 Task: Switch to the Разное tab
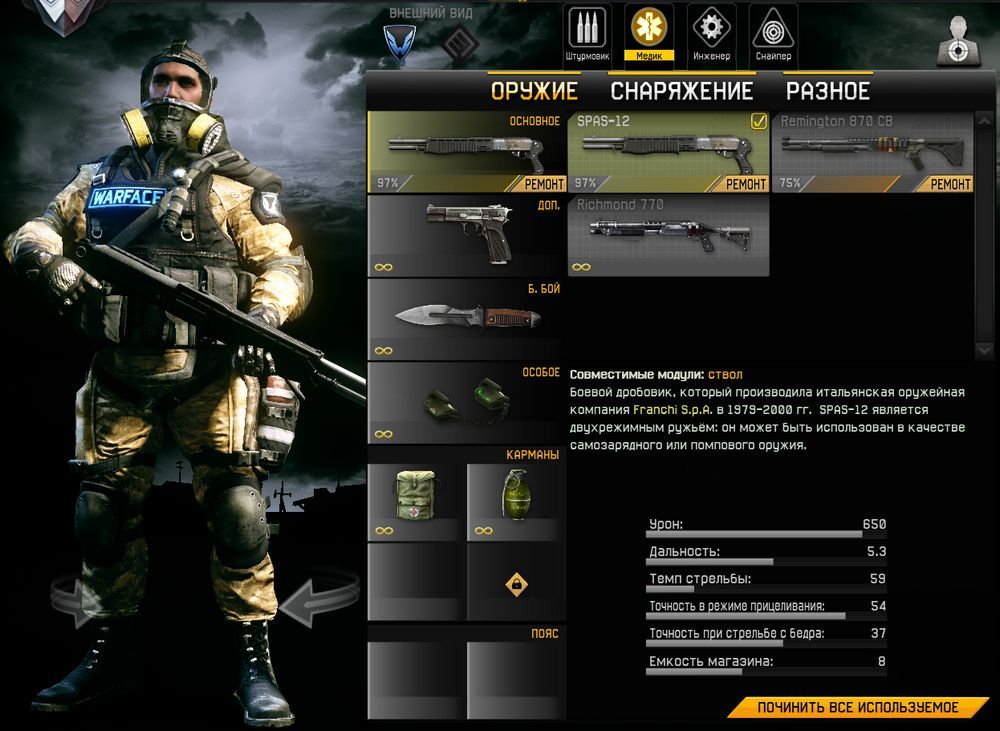click(827, 91)
